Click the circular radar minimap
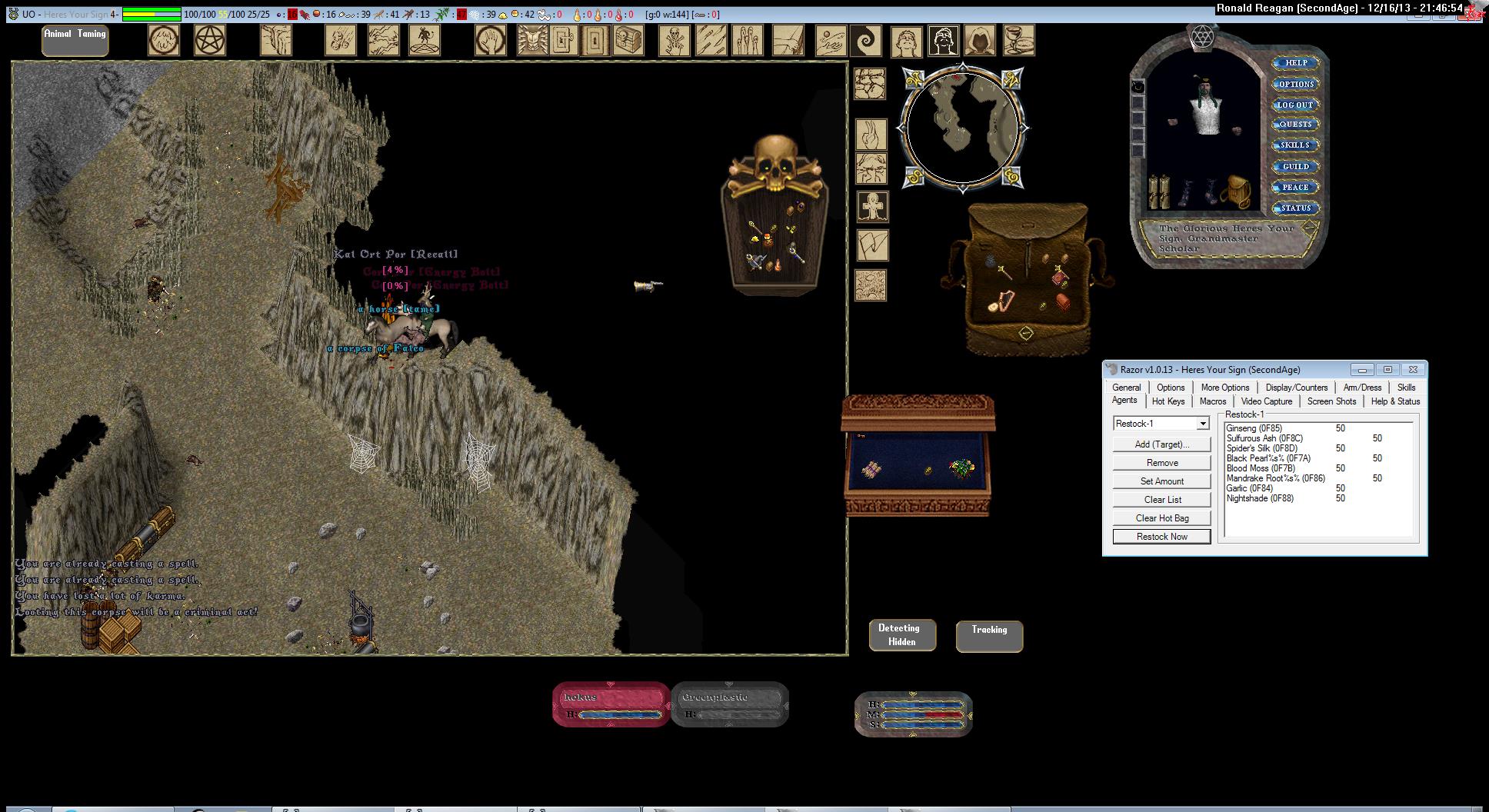 963,128
